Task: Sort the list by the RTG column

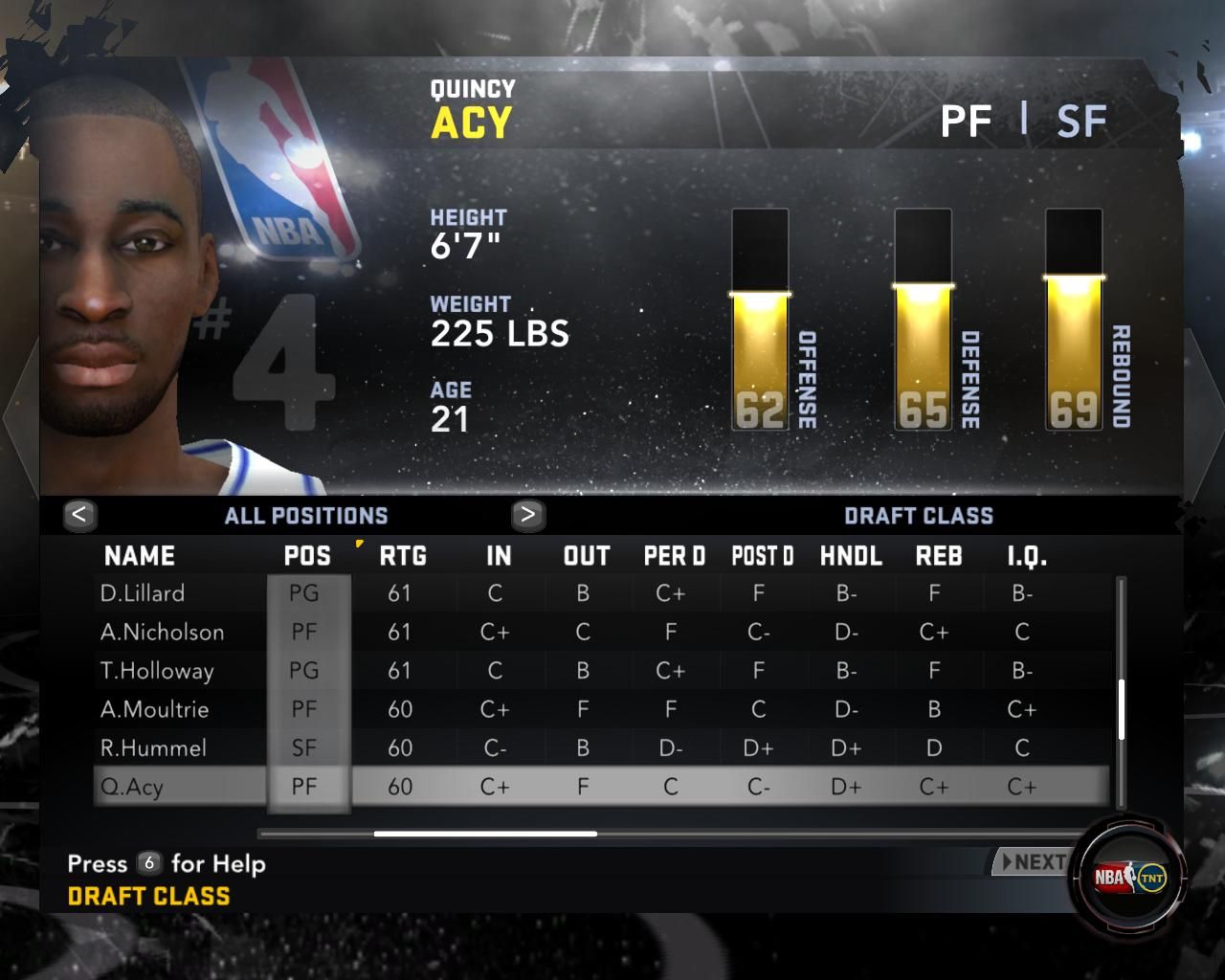Action: tap(403, 556)
